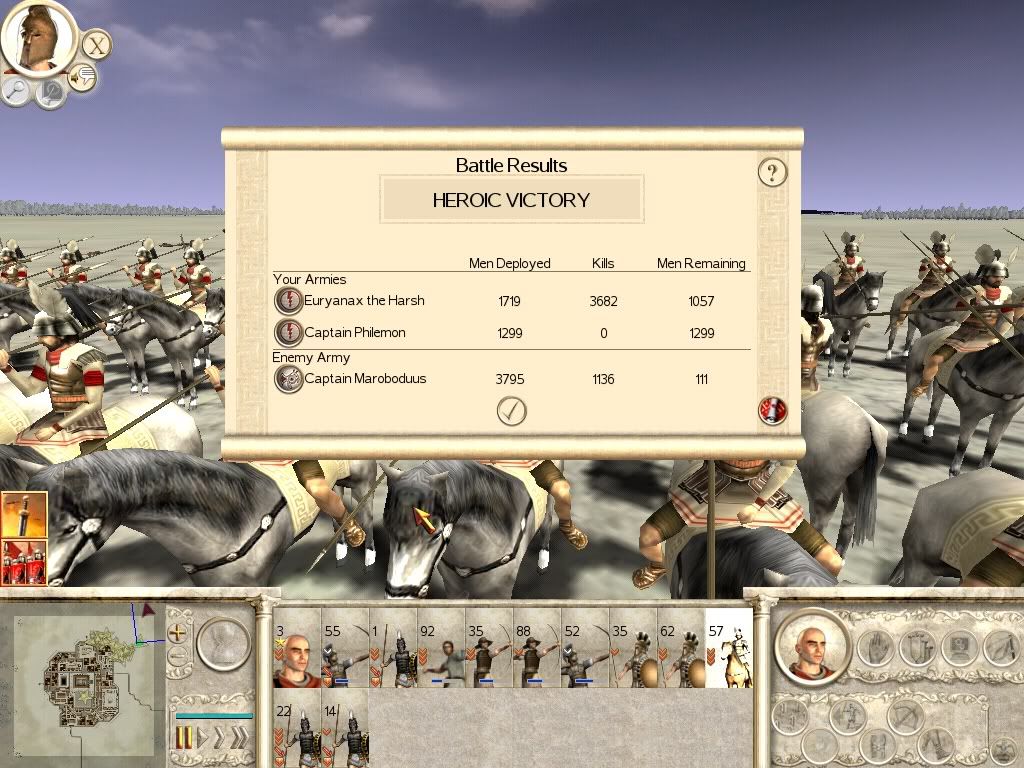Zoom out the minimap with the minus button

coord(179,657)
